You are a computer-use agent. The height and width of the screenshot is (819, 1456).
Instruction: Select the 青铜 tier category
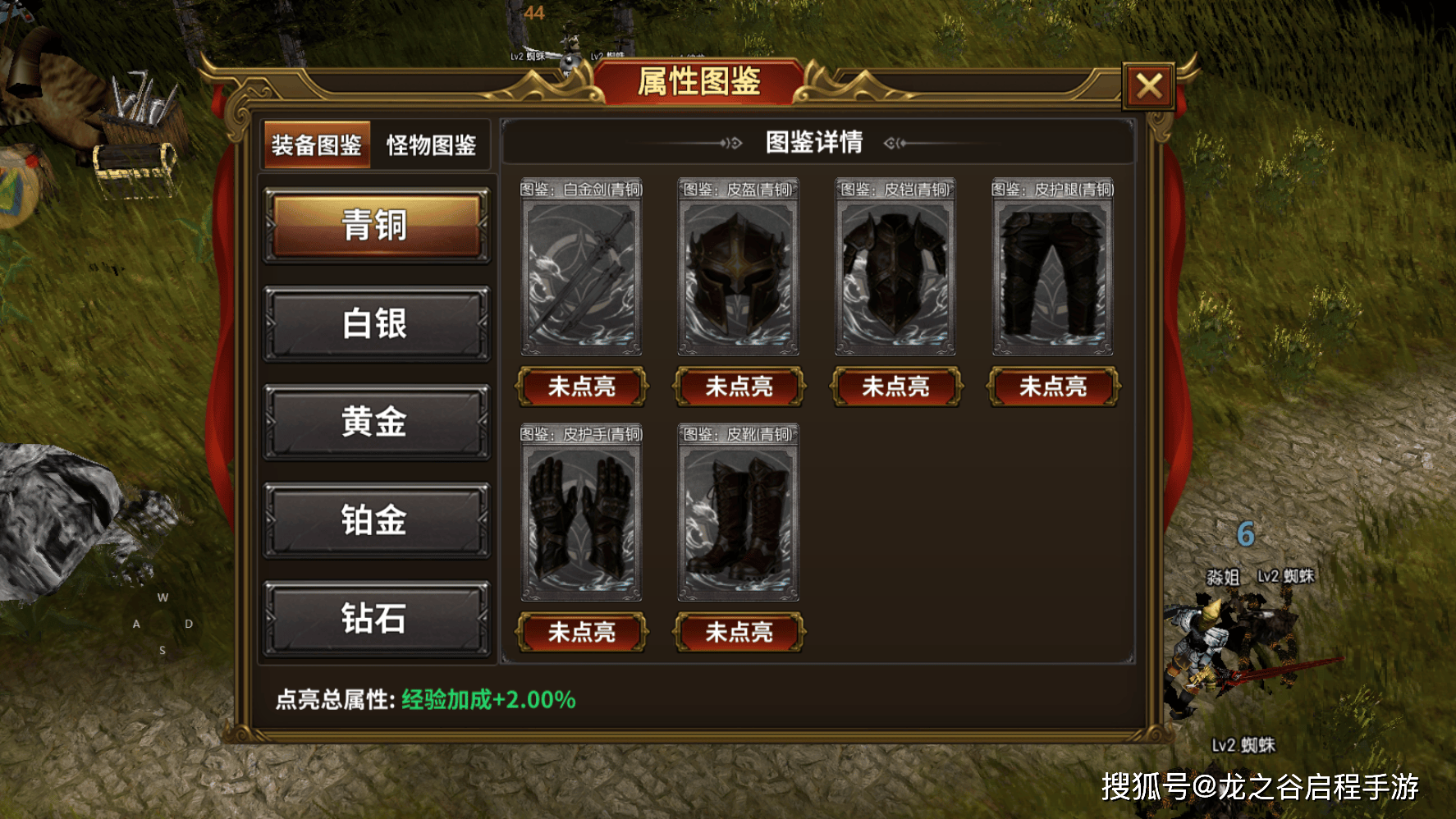376,225
